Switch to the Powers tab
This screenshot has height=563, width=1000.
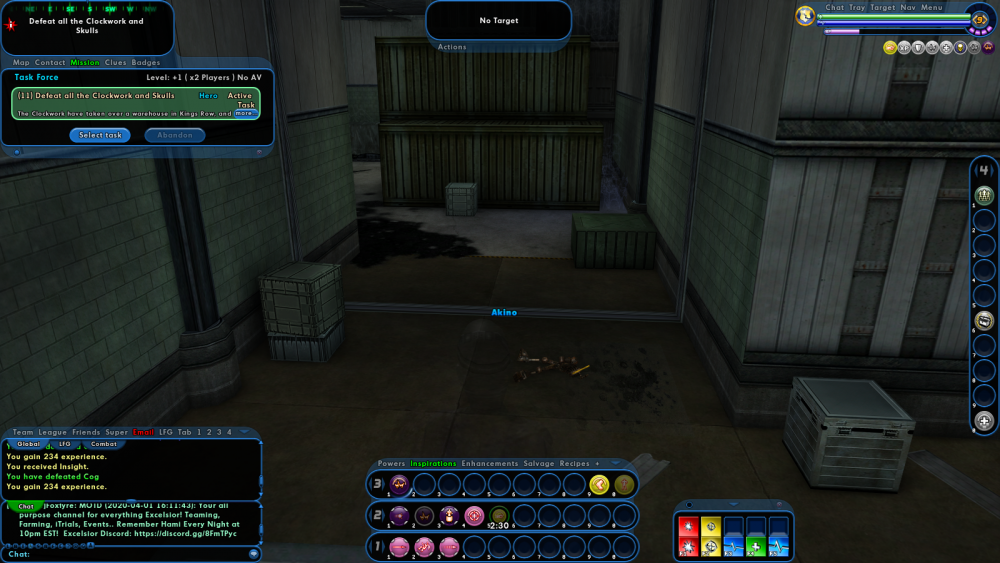pos(392,464)
